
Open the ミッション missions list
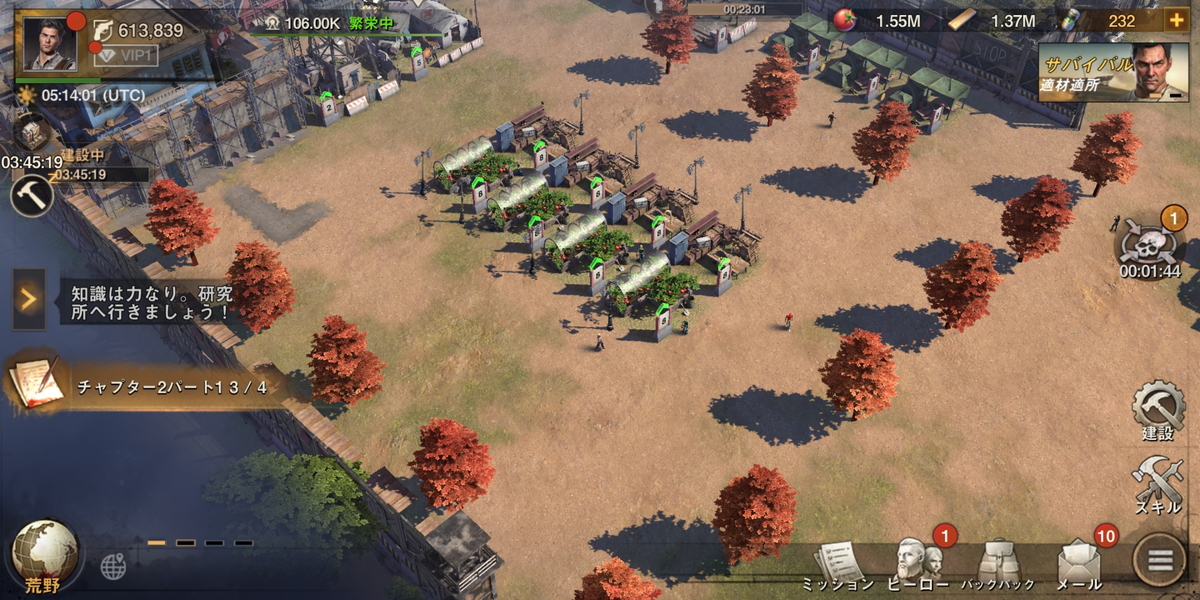(x=838, y=566)
